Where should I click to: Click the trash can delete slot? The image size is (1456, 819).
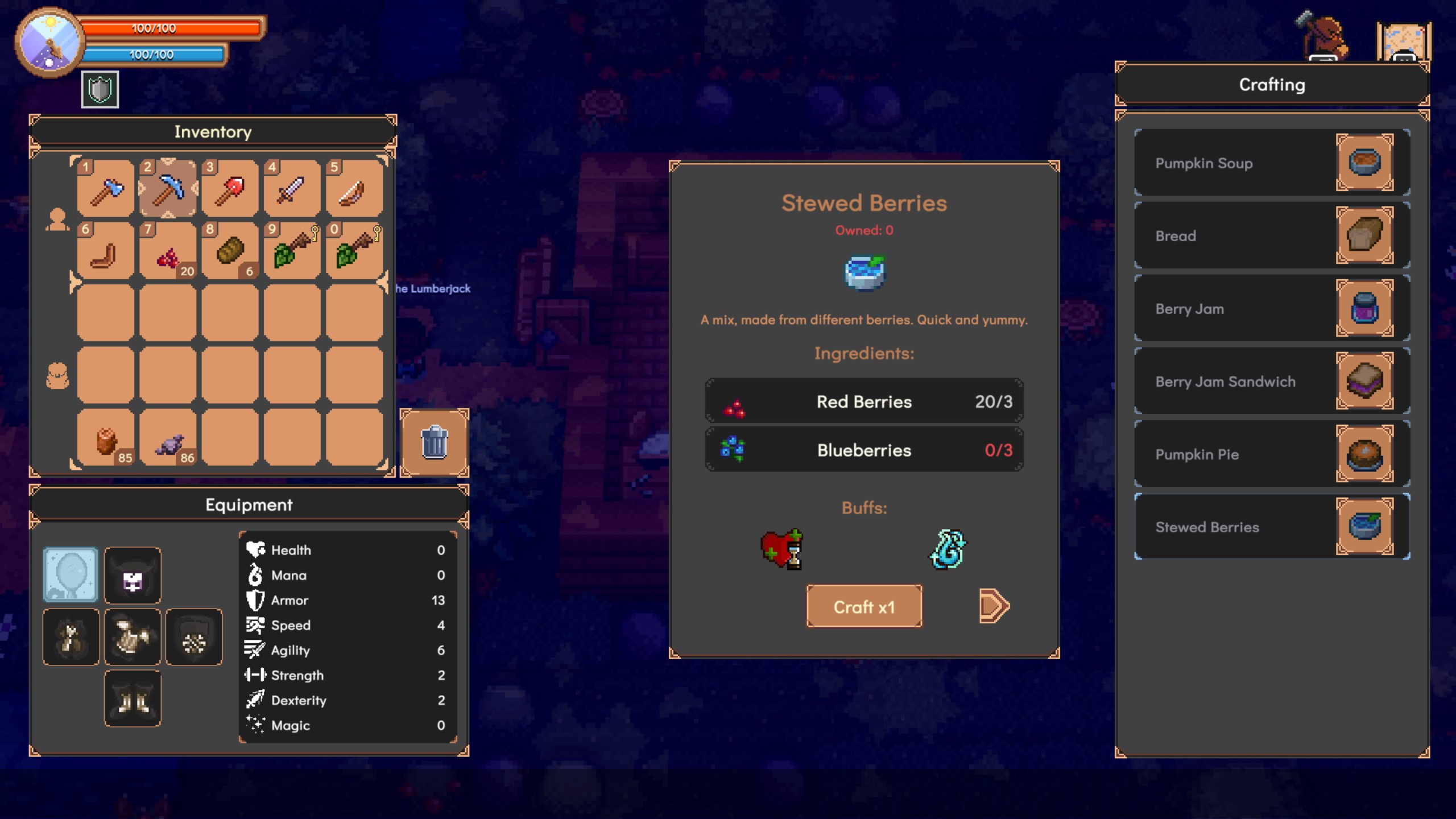(435, 442)
